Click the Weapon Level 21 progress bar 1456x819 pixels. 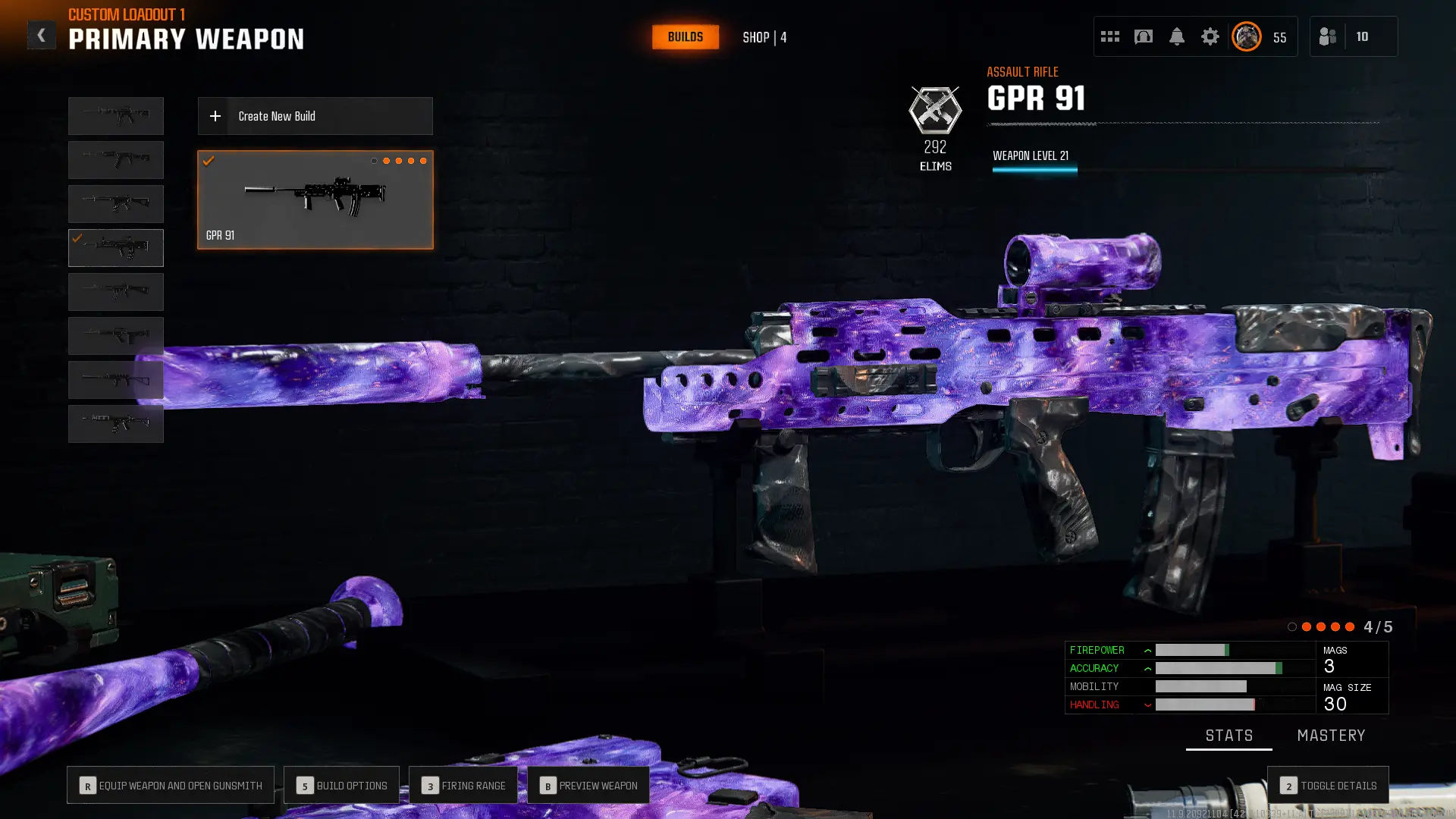[1034, 168]
